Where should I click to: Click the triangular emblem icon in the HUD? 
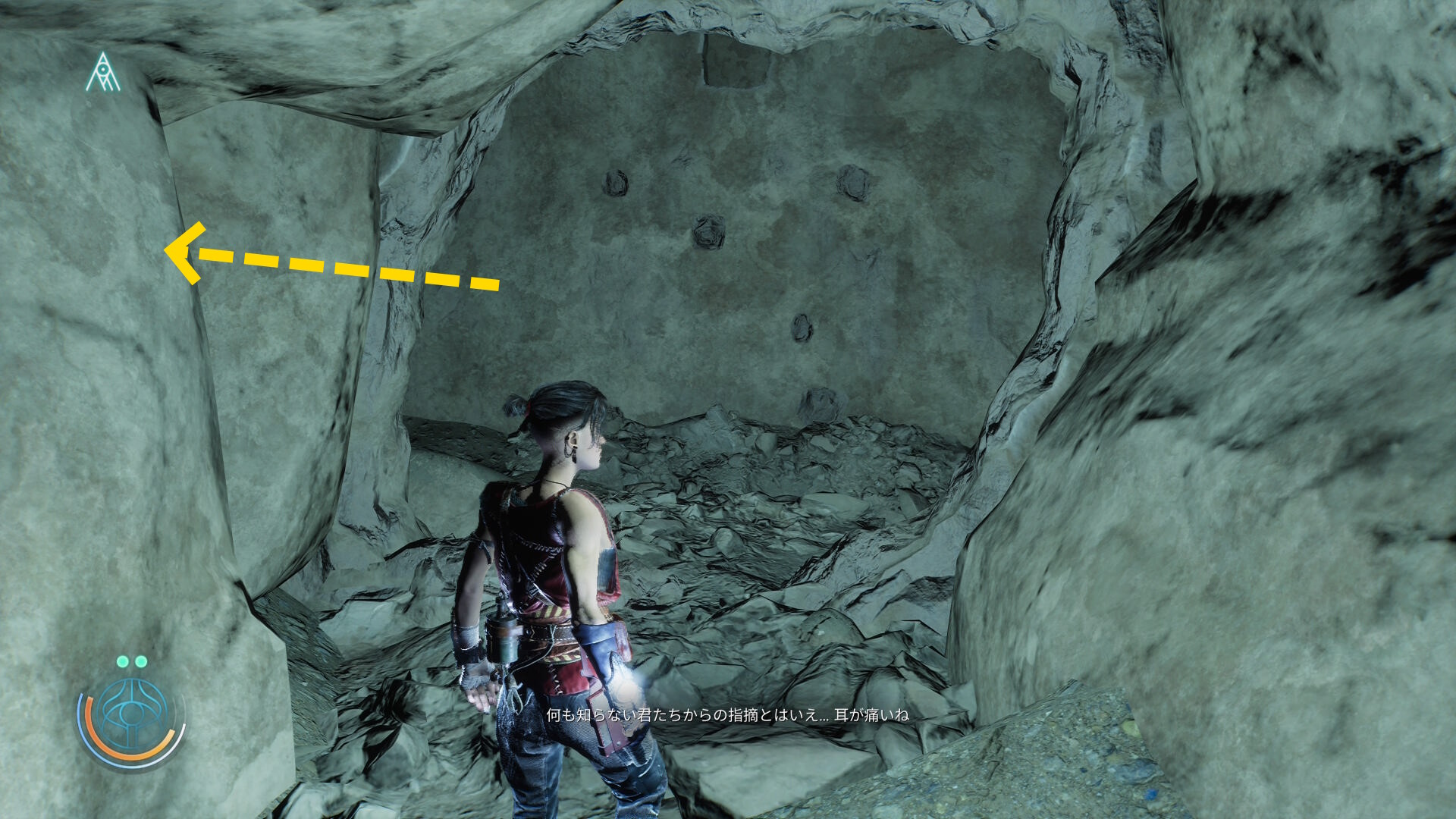click(102, 74)
